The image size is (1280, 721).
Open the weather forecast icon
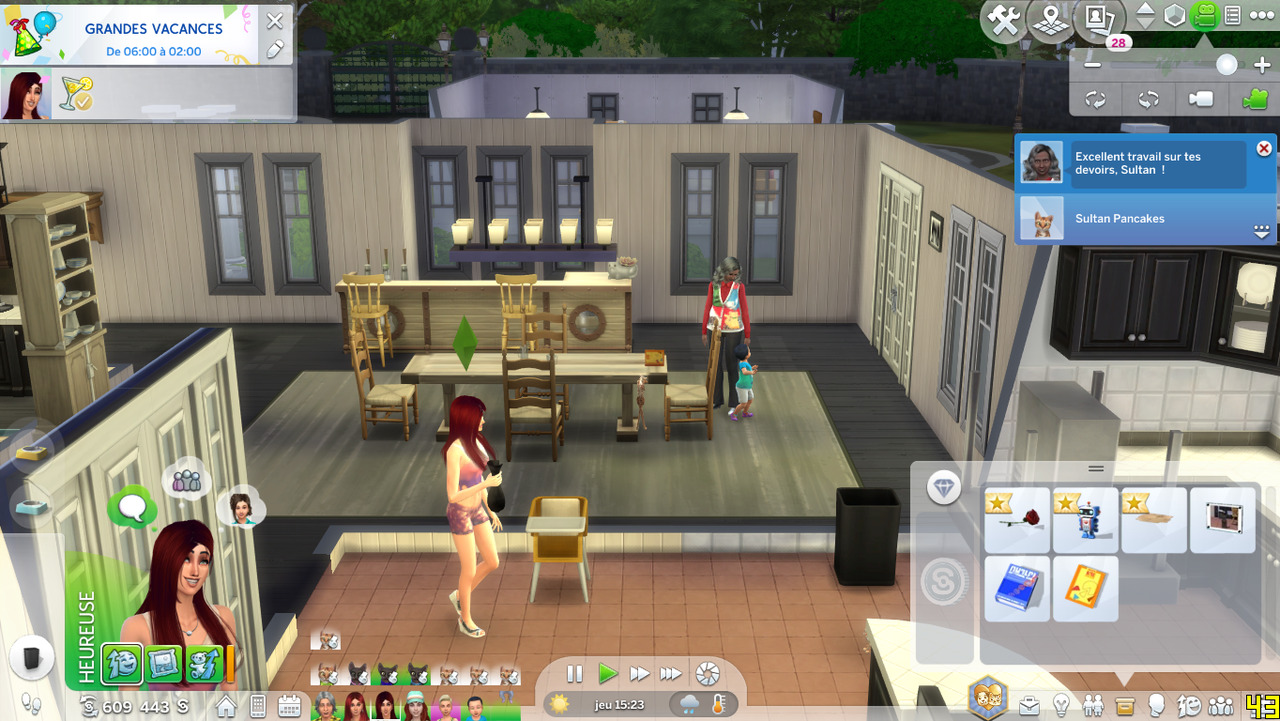tap(689, 704)
